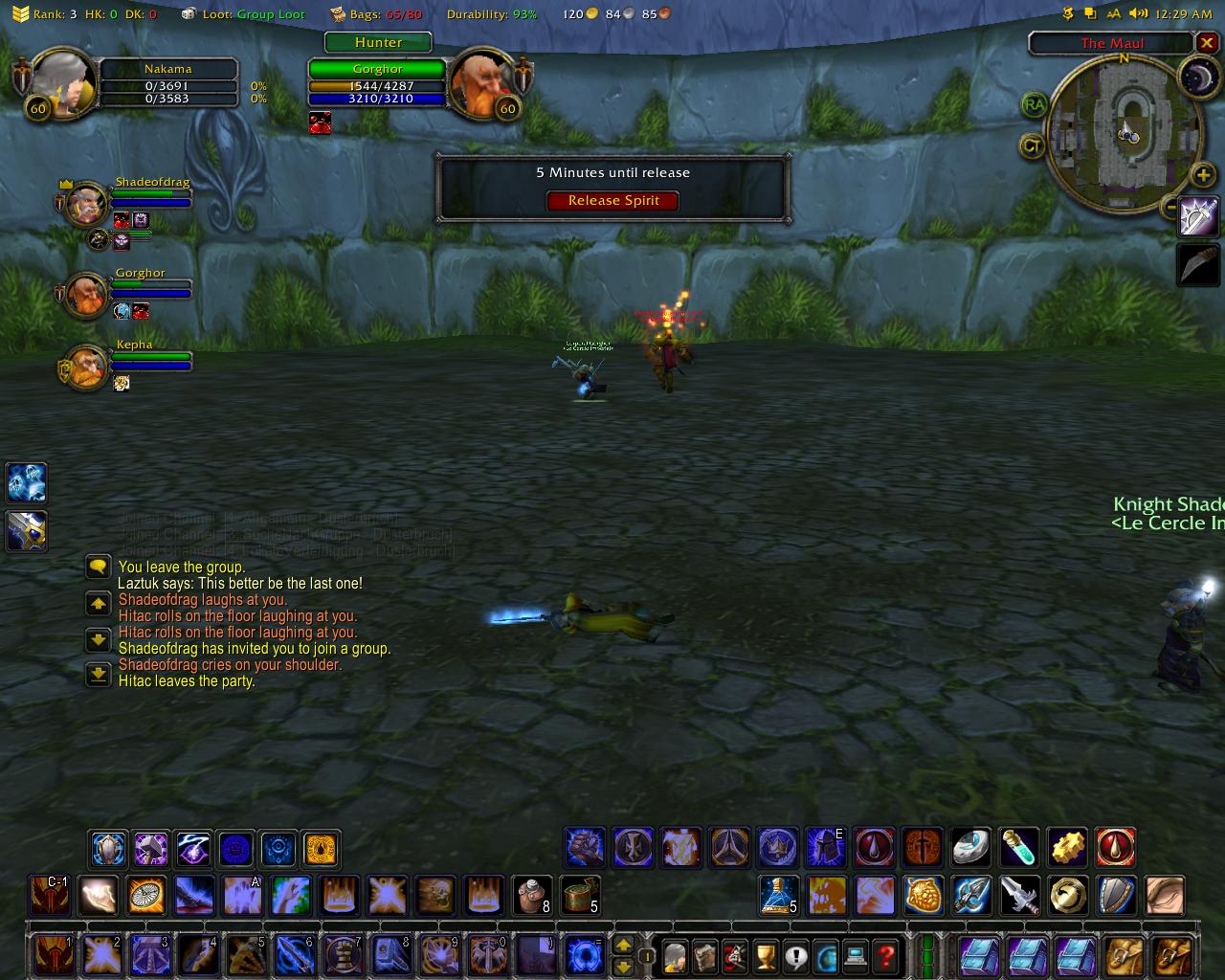Open the golden chalice micro menu button

(x=766, y=956)
